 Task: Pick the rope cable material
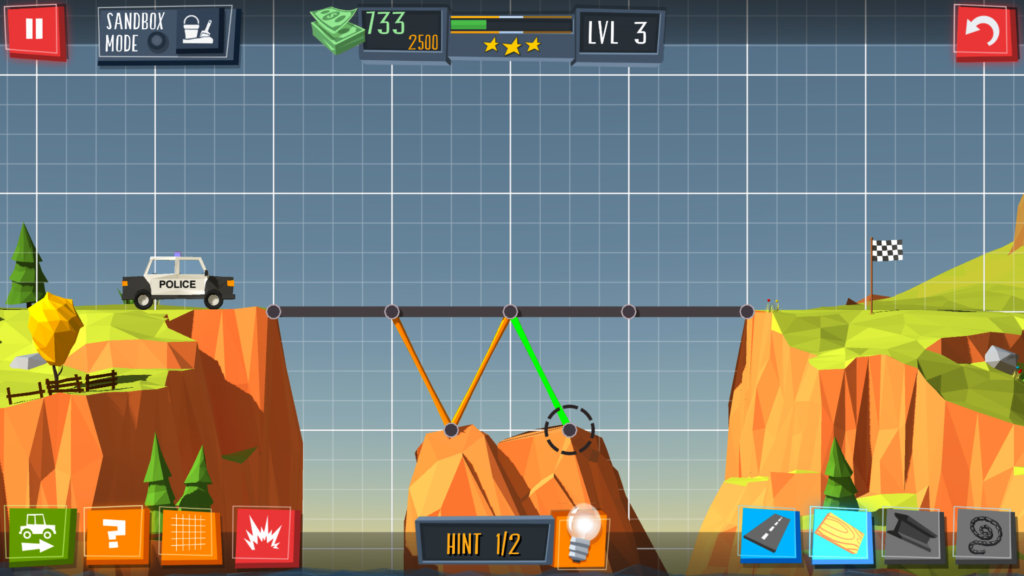984,536
